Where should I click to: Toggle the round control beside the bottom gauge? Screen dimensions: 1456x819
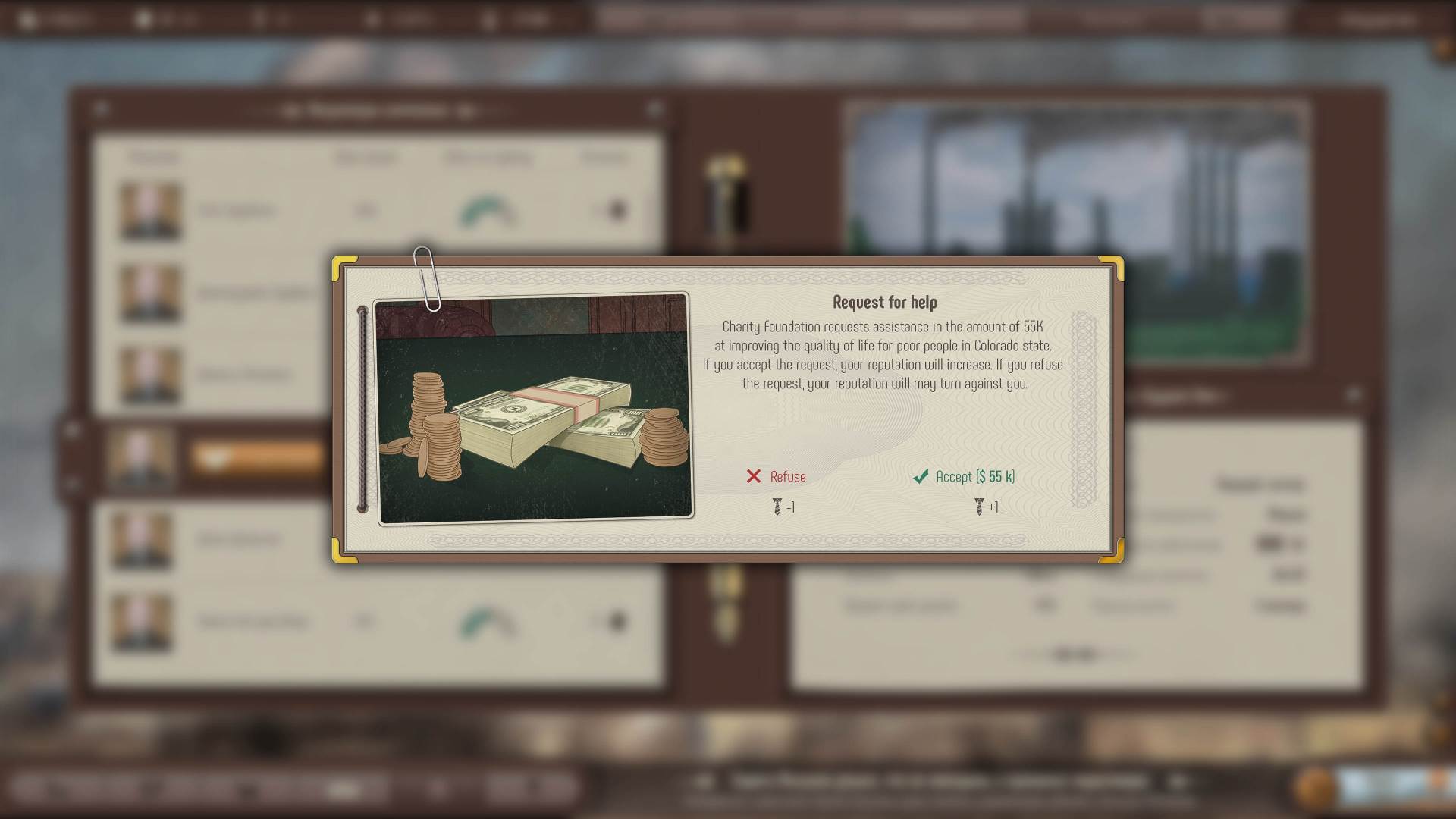click(x=615, y=620)
